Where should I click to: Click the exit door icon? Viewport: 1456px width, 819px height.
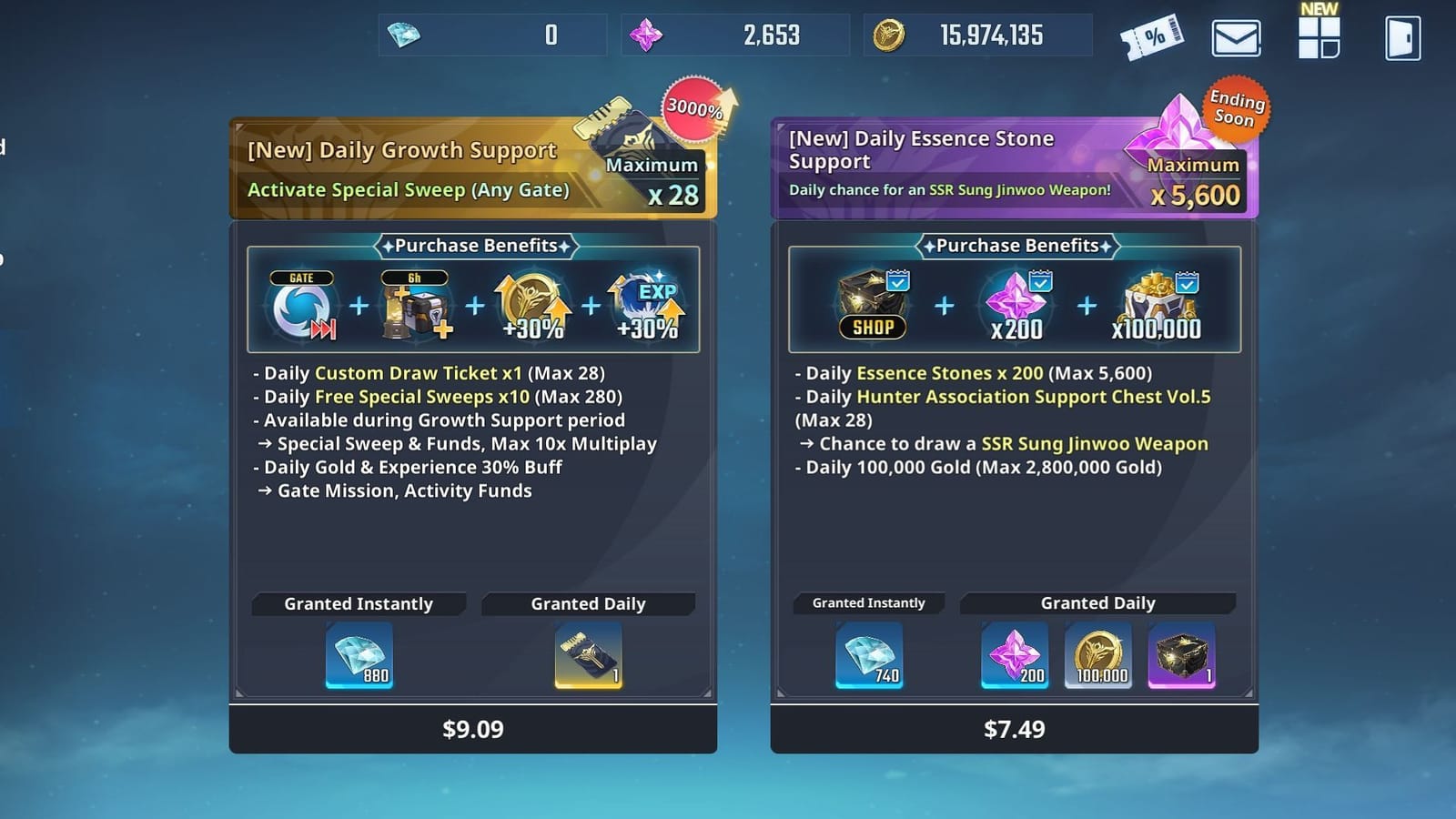[x=1401, y=38]
